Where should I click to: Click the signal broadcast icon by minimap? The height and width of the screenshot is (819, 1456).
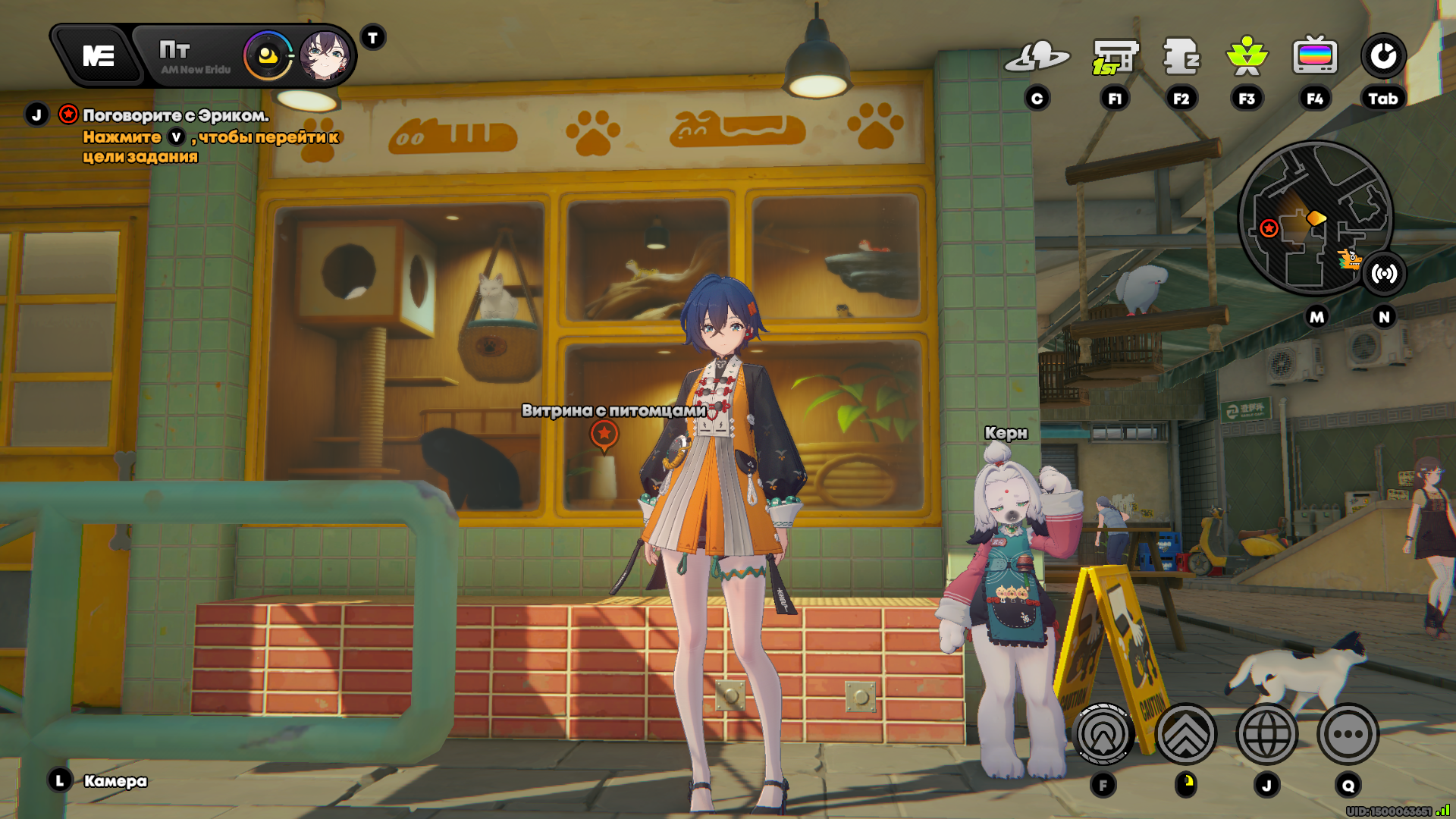(x=1384, y=274)
